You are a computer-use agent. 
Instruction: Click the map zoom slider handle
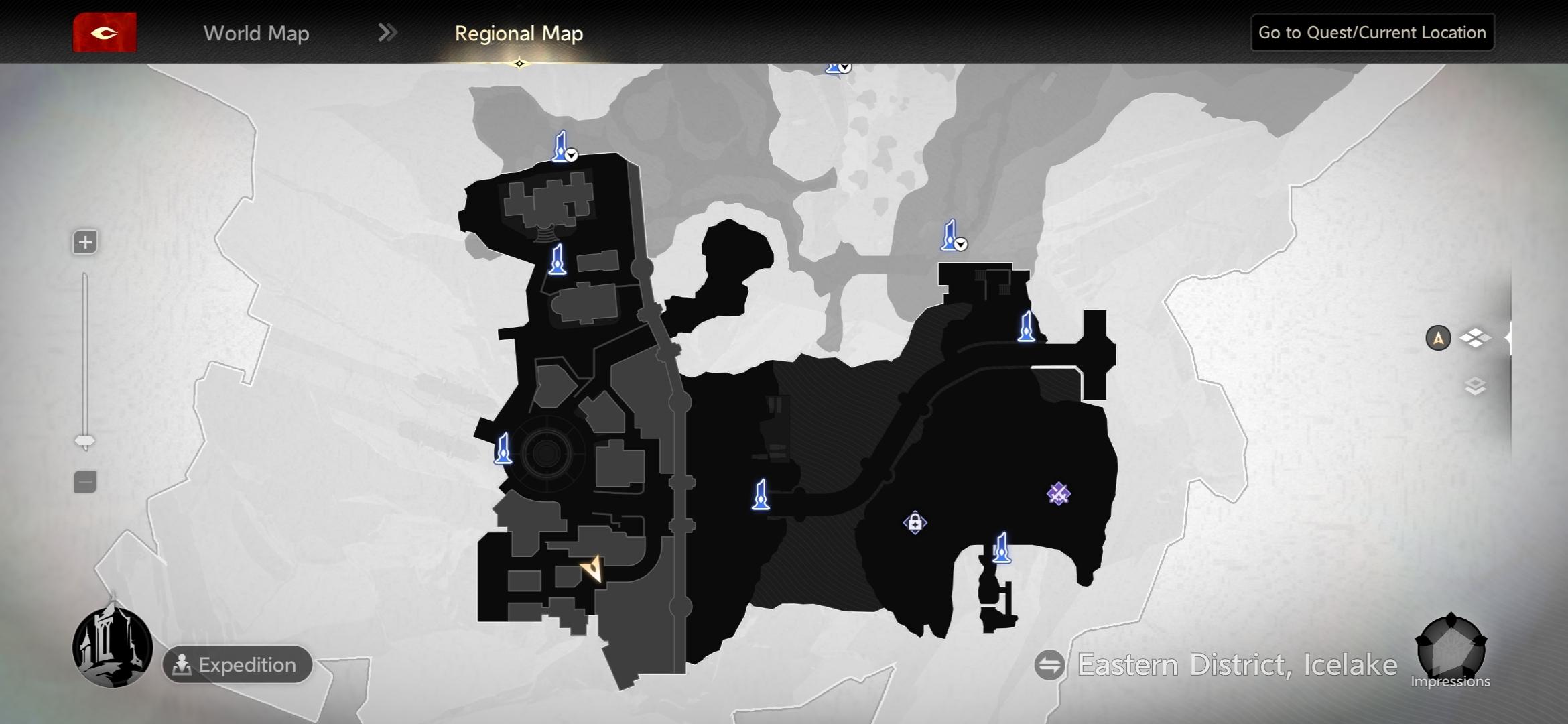[85, 441]
